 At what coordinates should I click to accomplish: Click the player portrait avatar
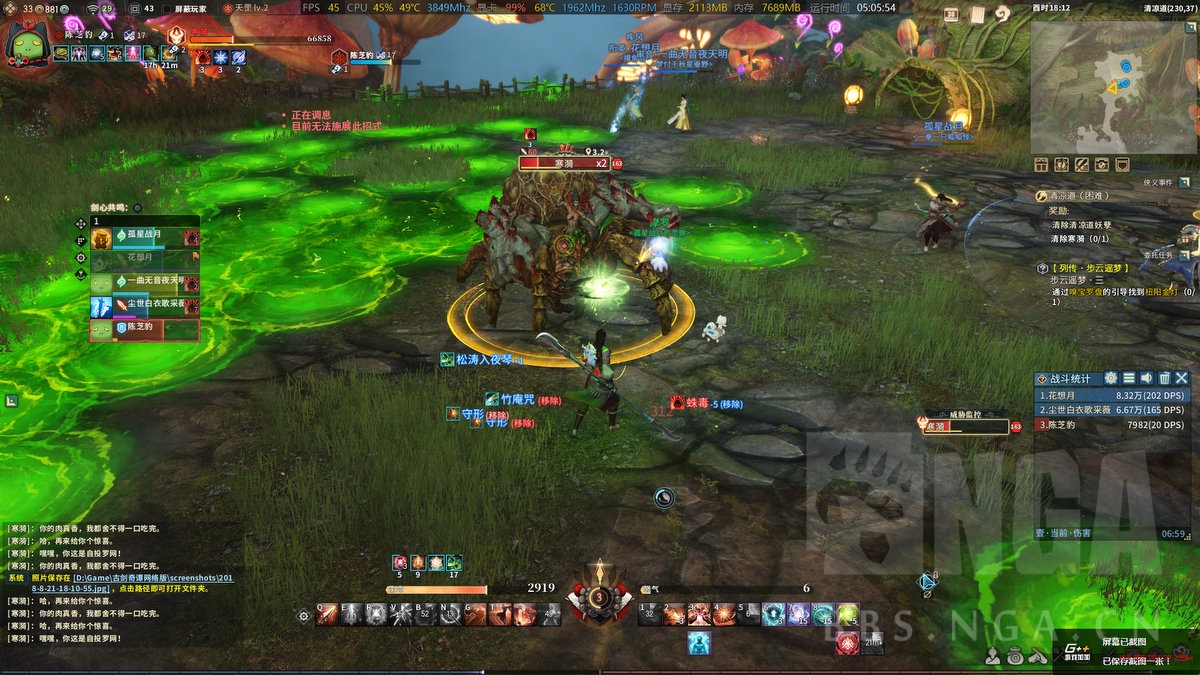(27, 43)
